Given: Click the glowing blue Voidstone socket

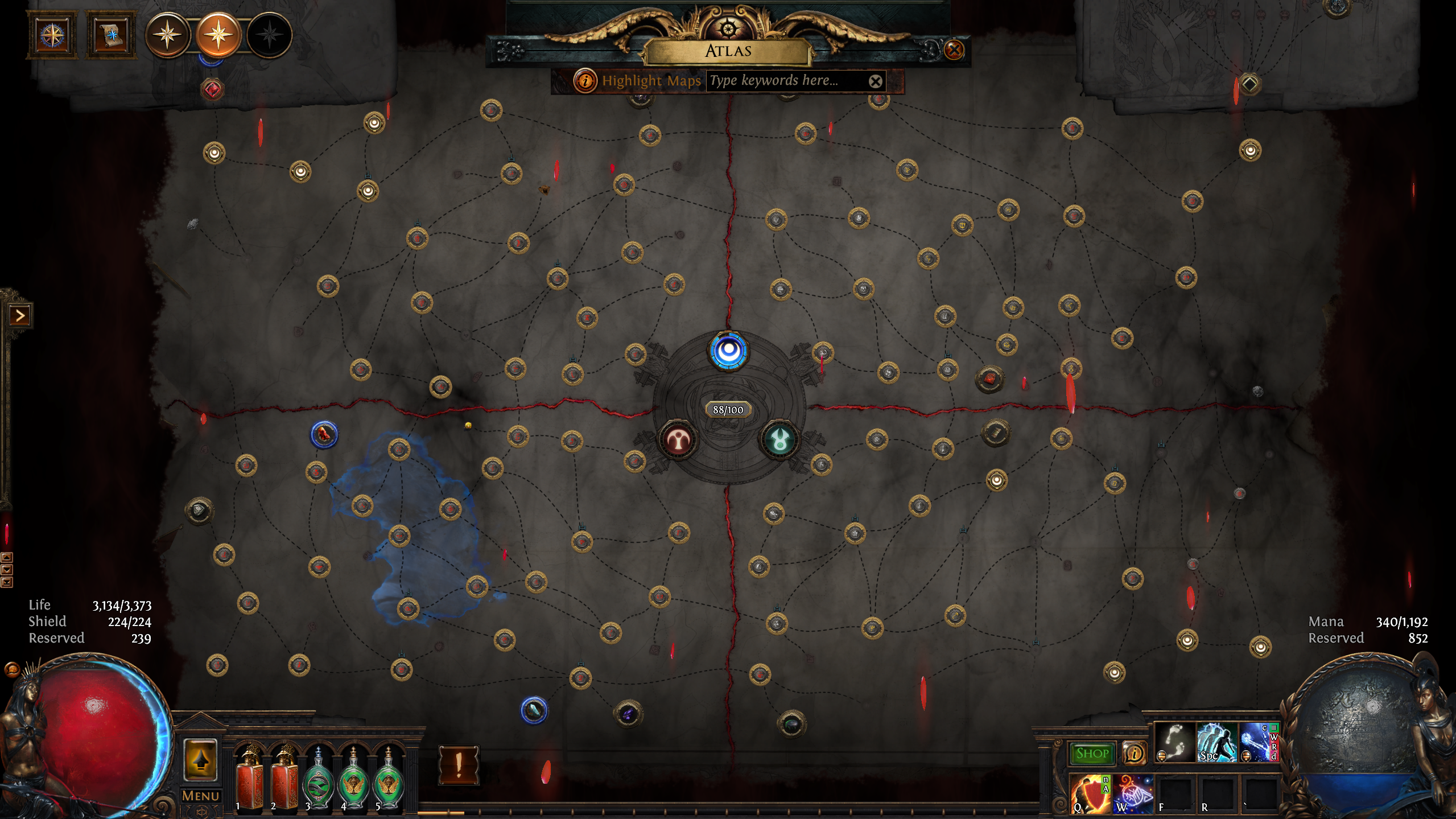Looking at the screenshot, I should (x=730, y=351).
